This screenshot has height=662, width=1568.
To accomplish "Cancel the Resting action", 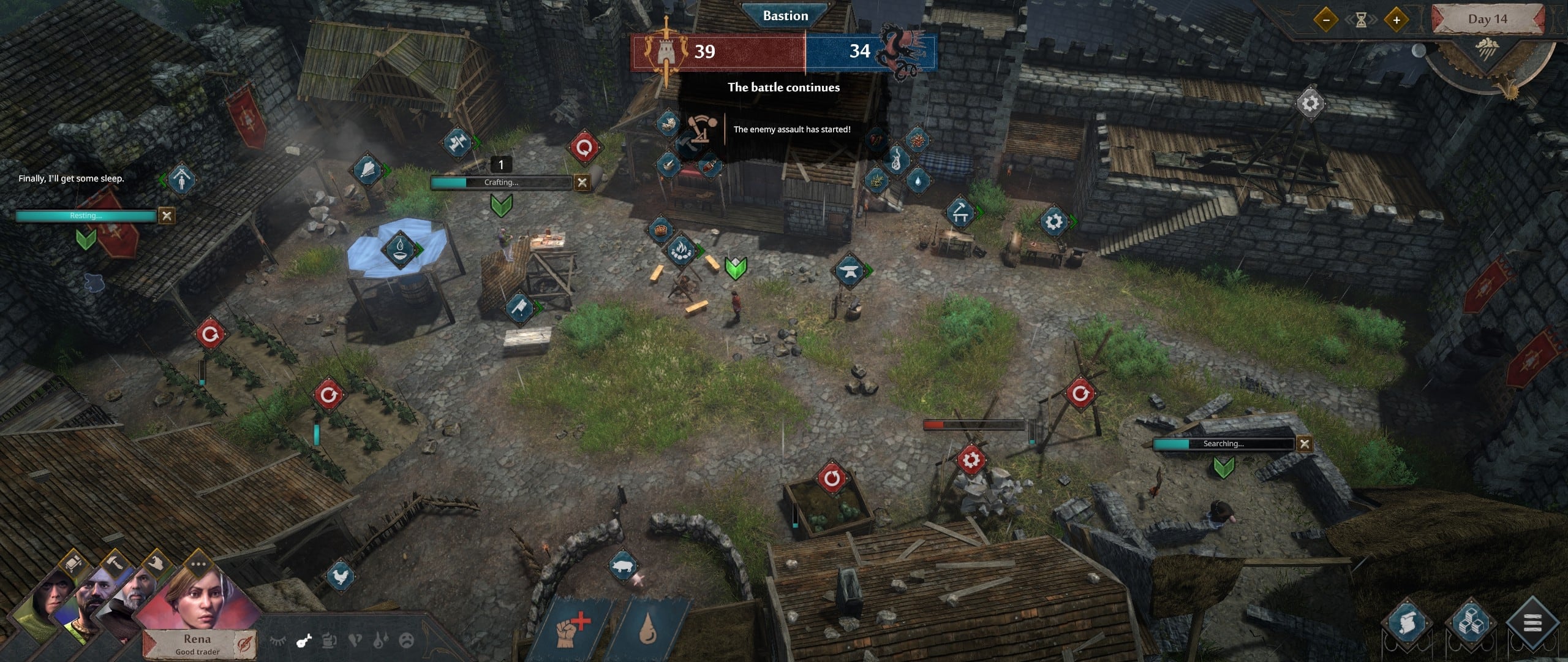I will [167, 215].
